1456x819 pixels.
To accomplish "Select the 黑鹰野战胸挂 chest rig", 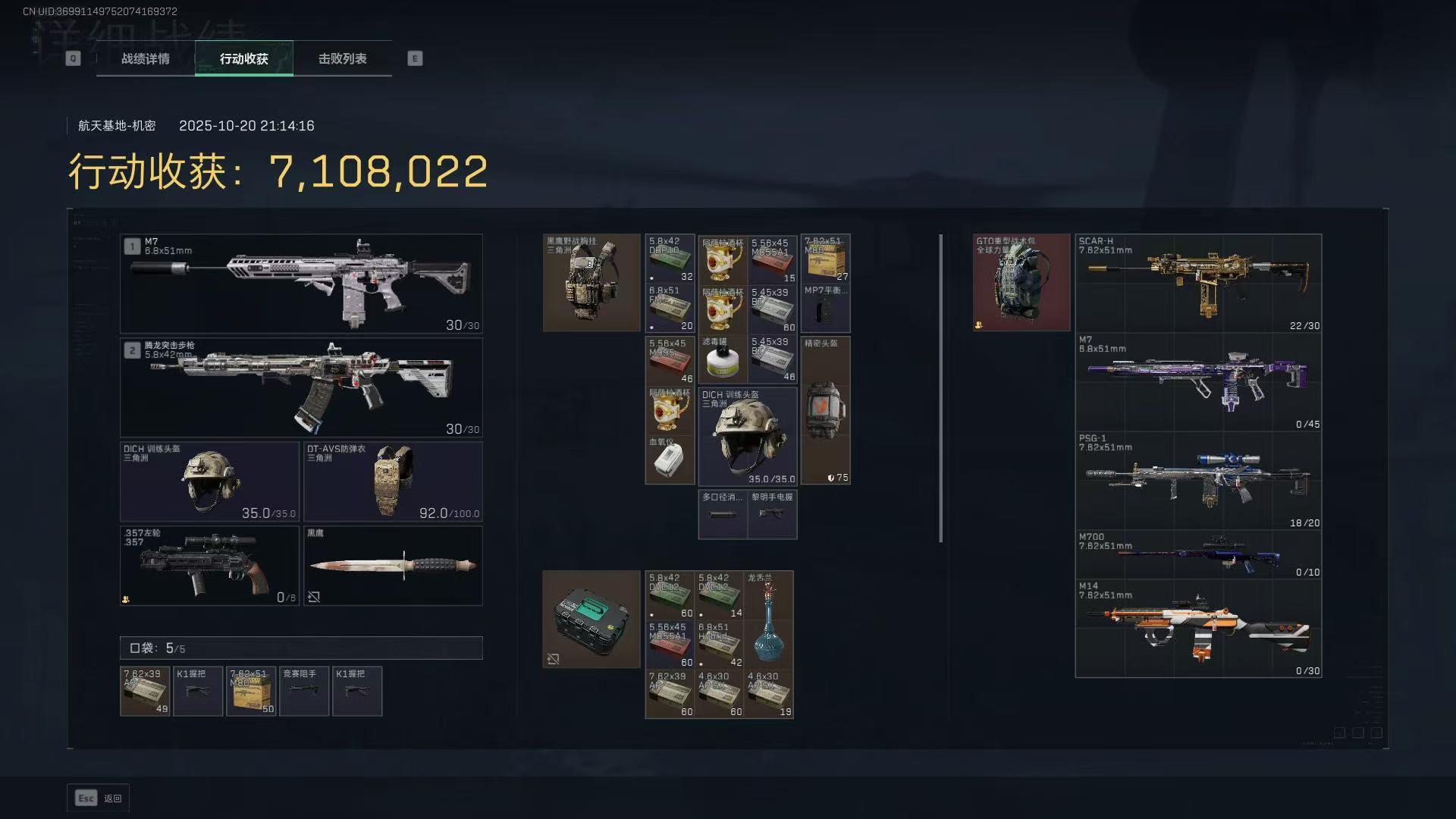I will [591, 283].
